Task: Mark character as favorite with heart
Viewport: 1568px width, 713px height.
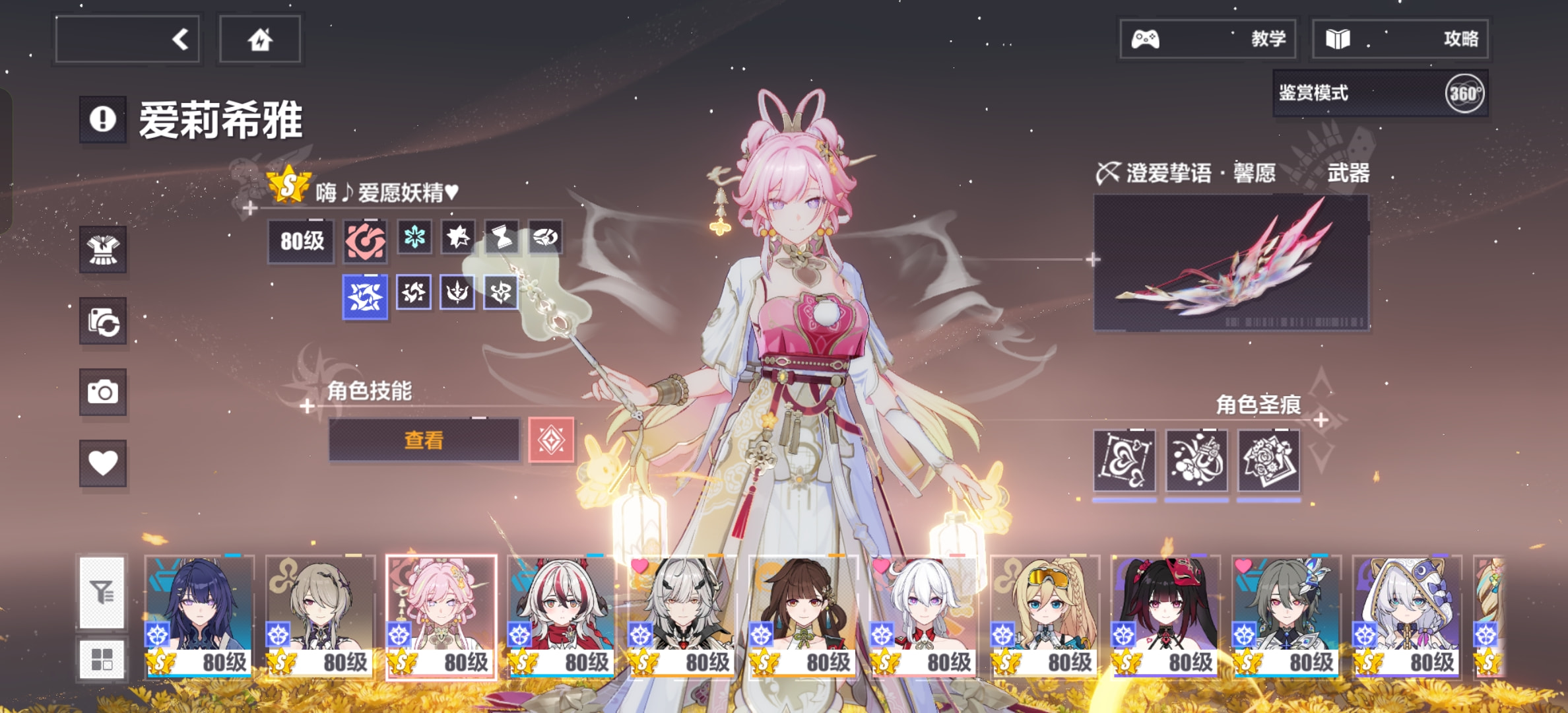Action: 103,463
